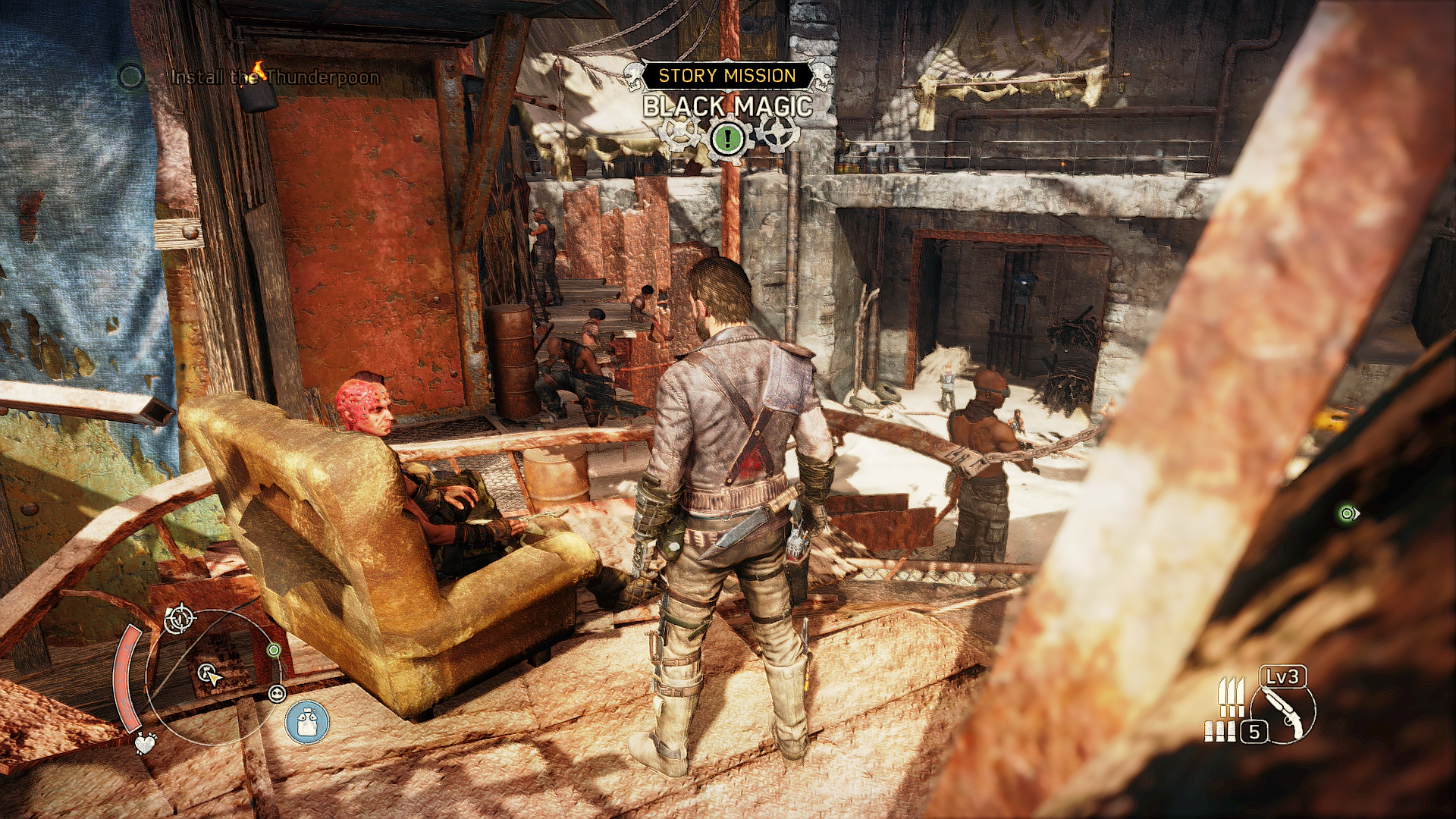Click the crosshair marker on the minimap edge

pyautogui.click(x=180, y=620)
